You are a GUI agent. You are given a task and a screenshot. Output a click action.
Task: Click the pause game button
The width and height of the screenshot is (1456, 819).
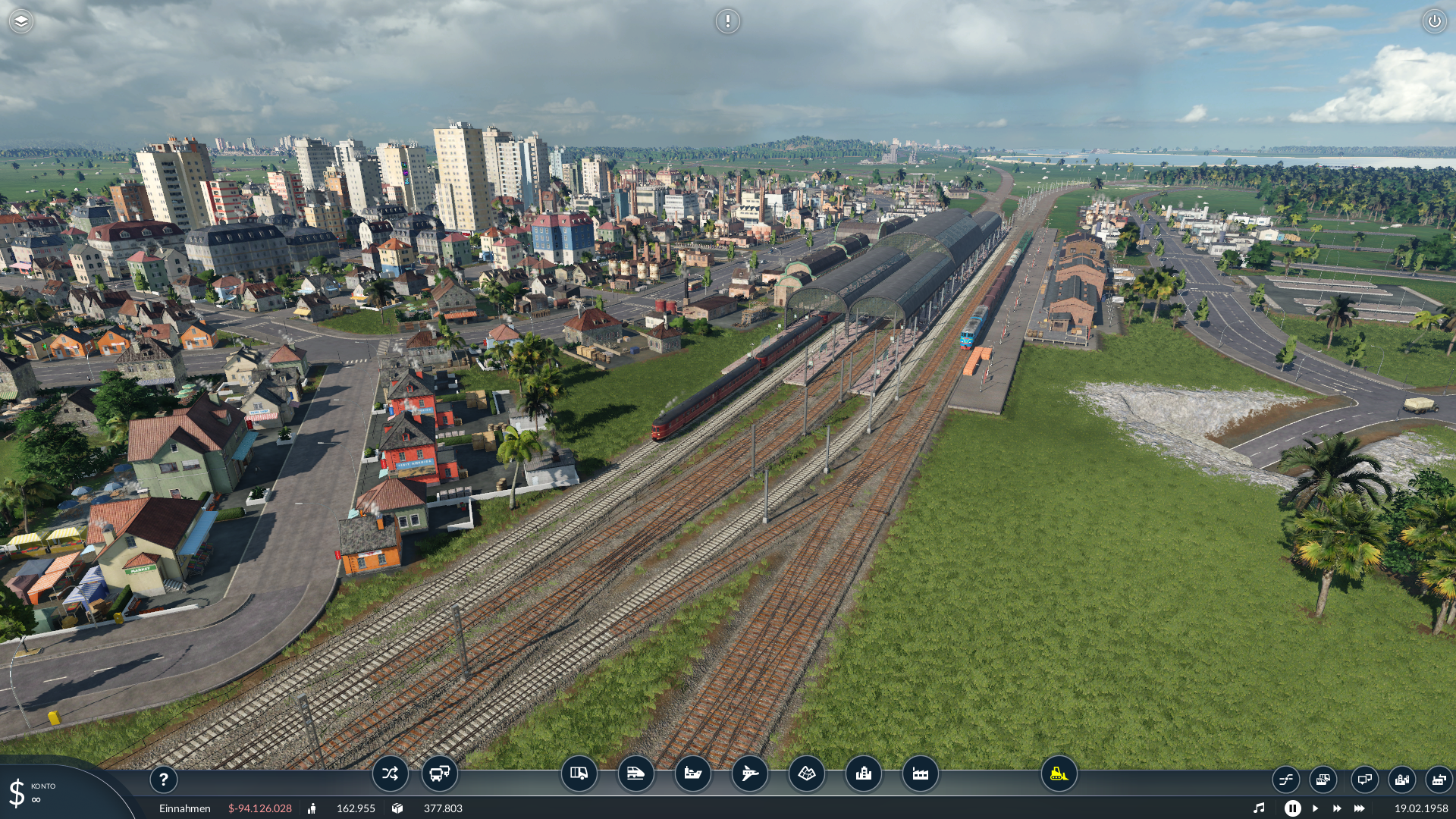[x=1292, y=808]
